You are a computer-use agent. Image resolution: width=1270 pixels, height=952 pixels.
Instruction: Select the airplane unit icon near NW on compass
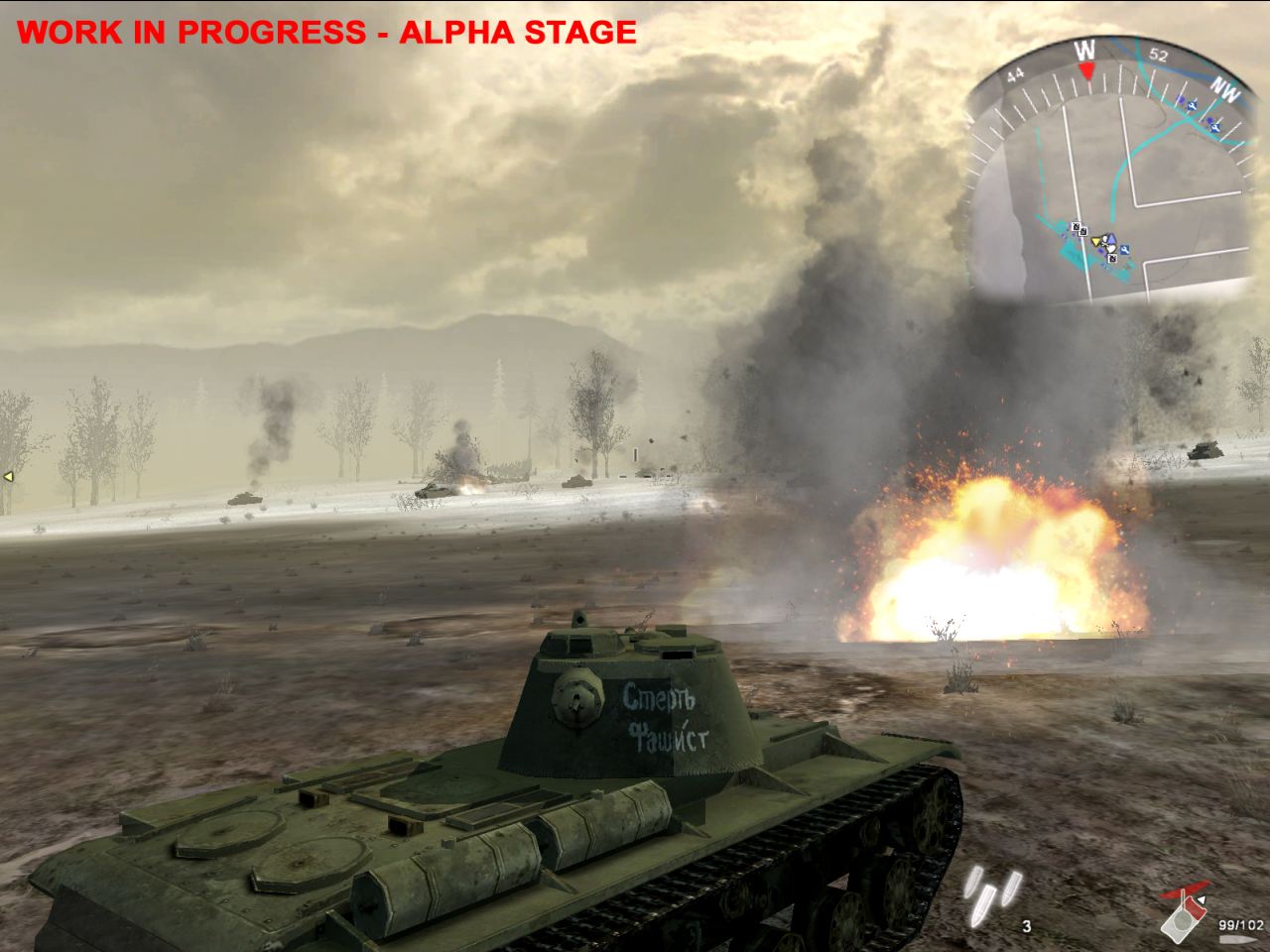click(1214, 128)
